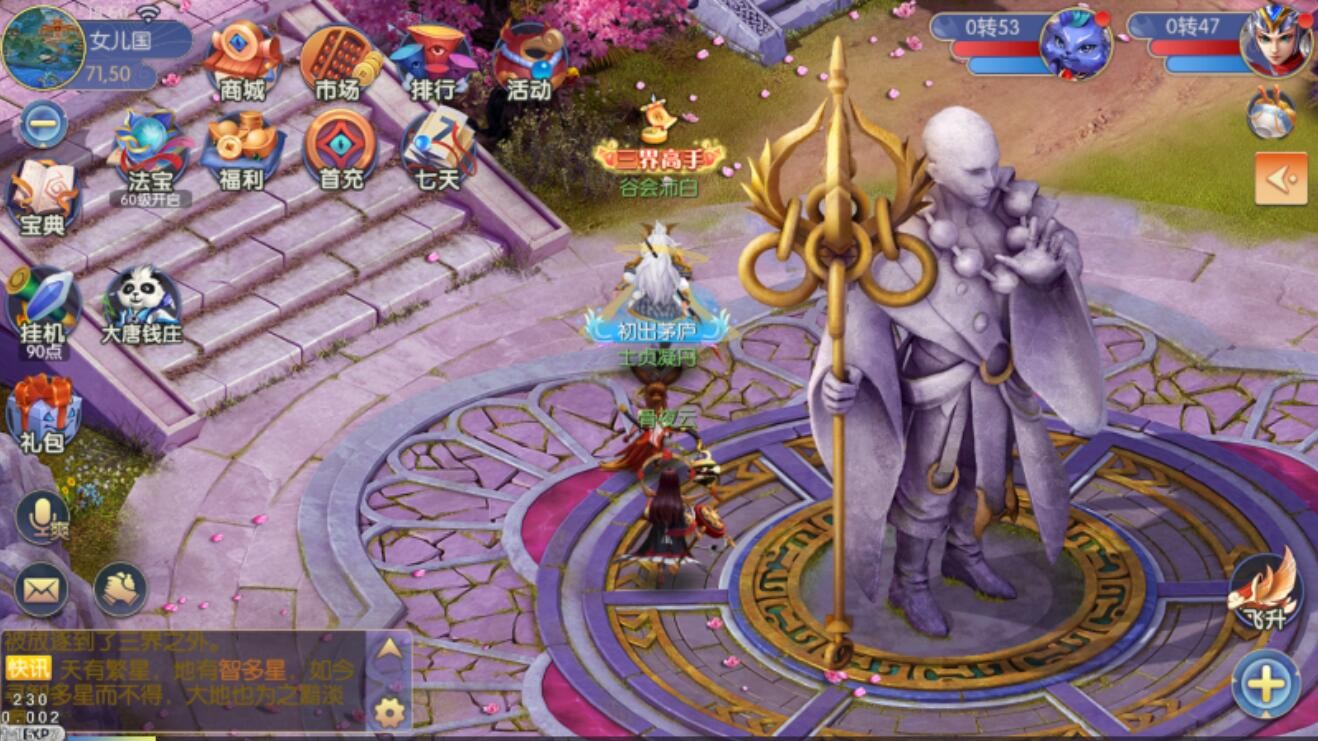Screen dimensions: 1318x741
Task: Expand the chat box with up arrow
Action: click(x=388, y=650)
